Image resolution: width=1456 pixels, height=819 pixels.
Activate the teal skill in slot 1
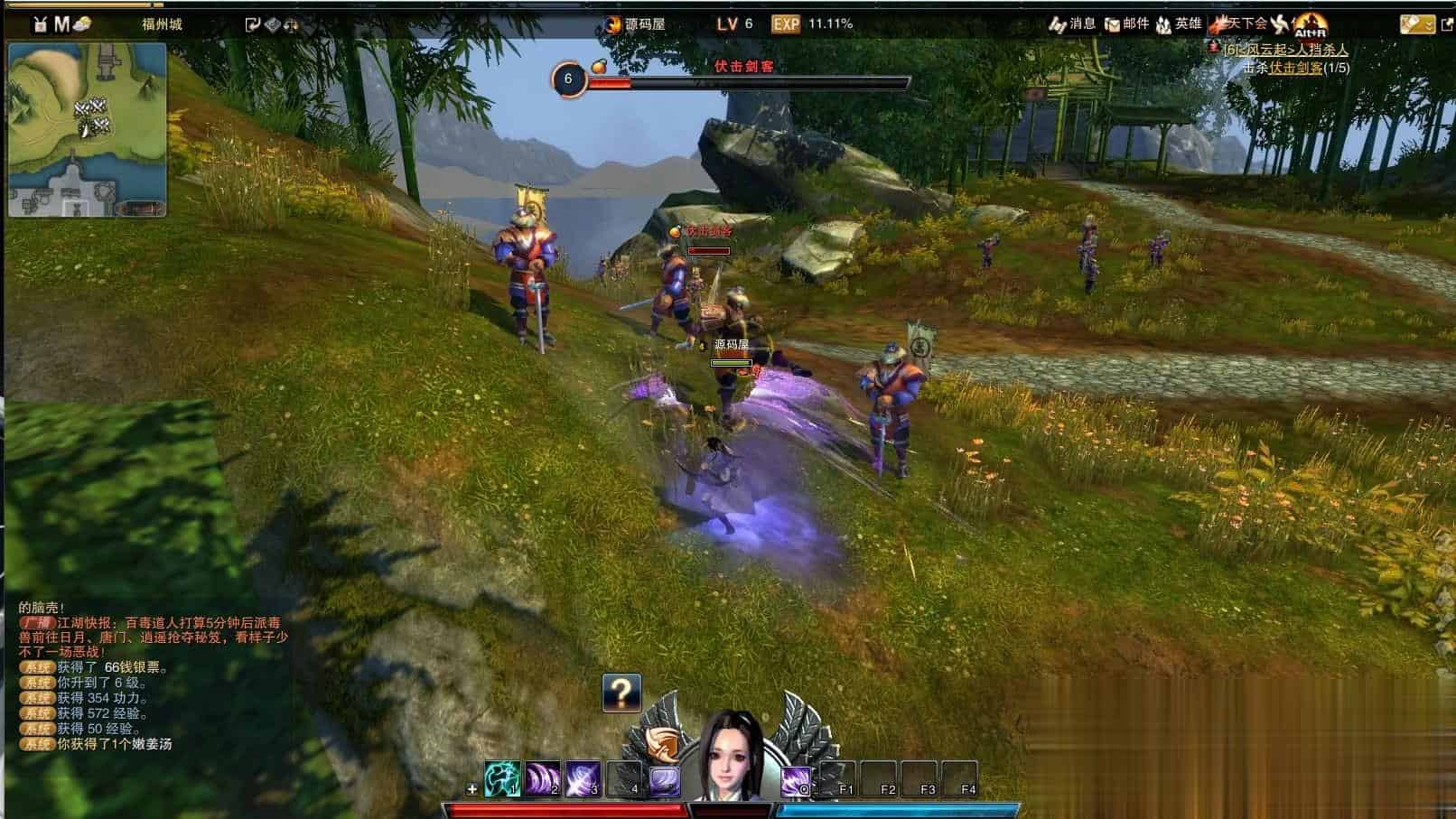(x=502, y=778)
